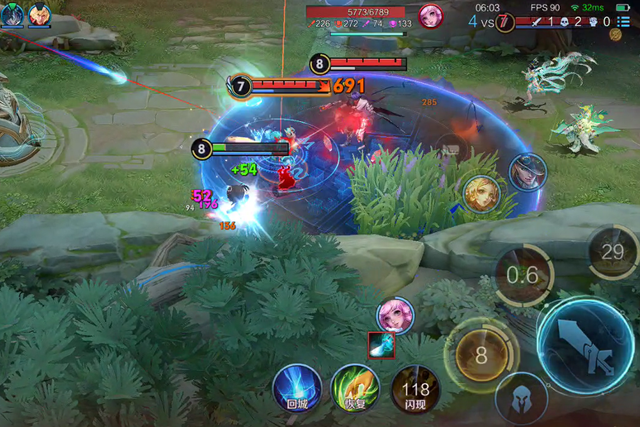Select the blonde teammate portrait
This screenshot has width=640, height=427.
pos(39,14)
